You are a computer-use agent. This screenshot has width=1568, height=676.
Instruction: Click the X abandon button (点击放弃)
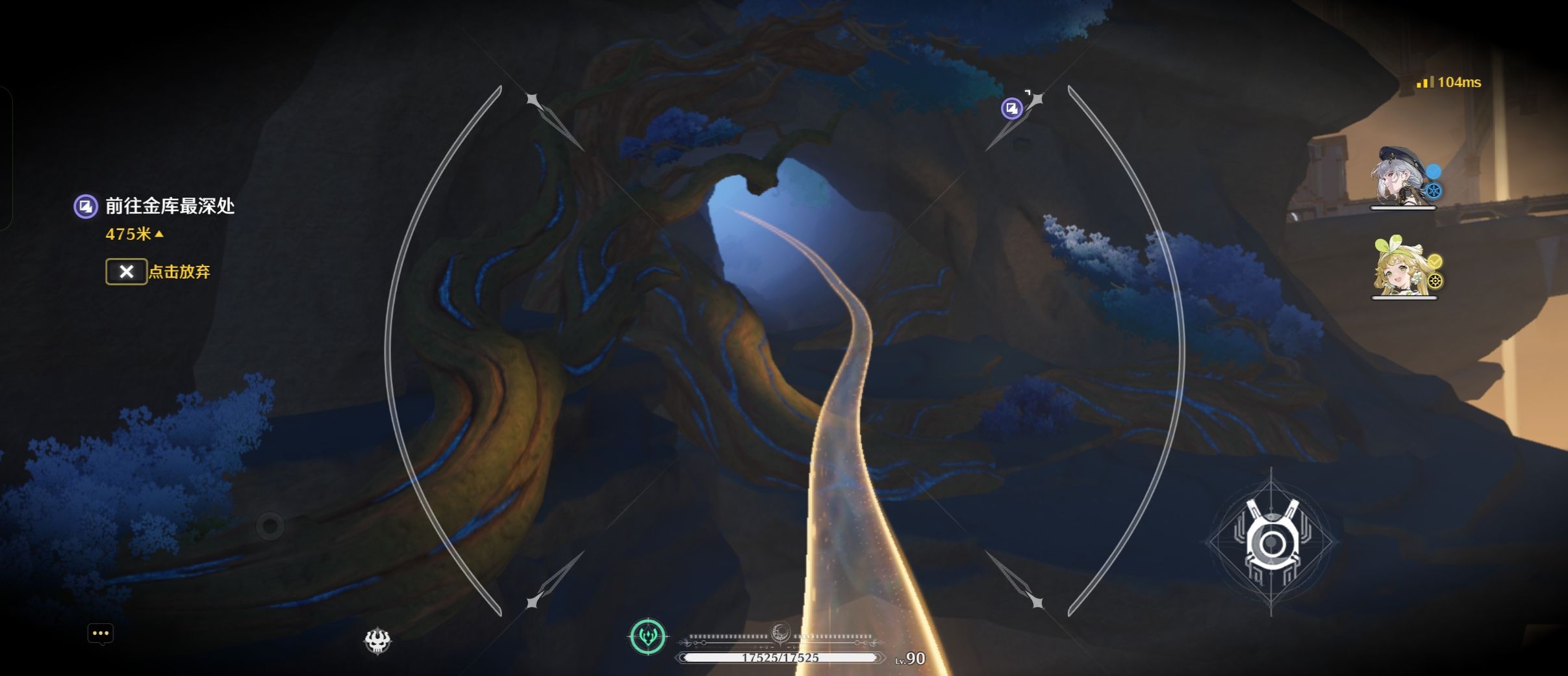pyautogui.click(x=127, y=272)
